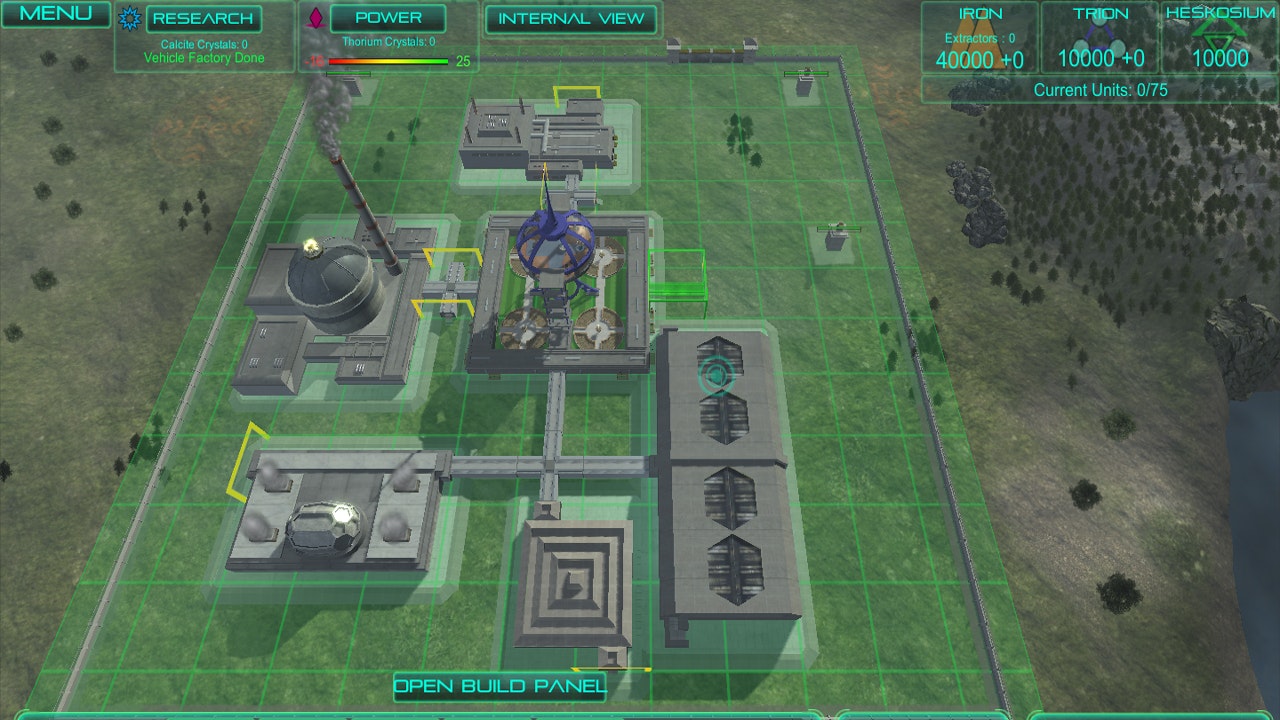Select the pink Thorium gem icon
The height and width of the screenshot is (720, 1280).
(316, 16)
